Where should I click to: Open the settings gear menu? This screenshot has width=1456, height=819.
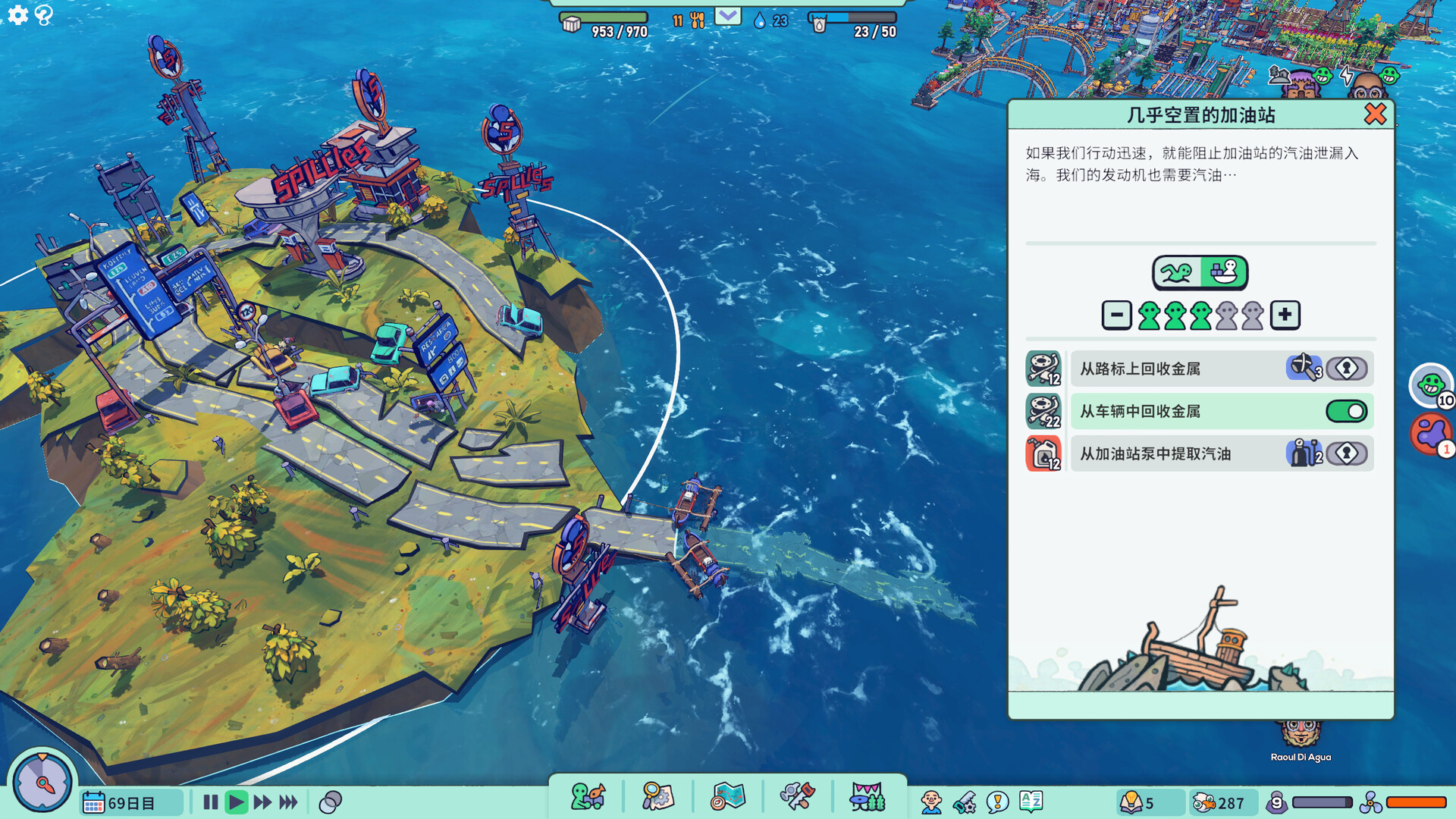point(17,14)
